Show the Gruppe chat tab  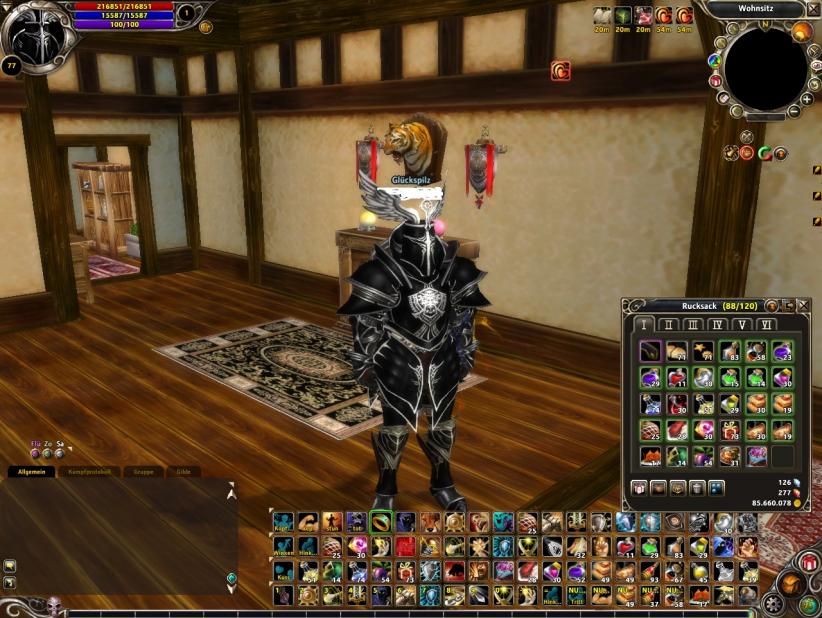pyautogui.click(x=144, y=471)
